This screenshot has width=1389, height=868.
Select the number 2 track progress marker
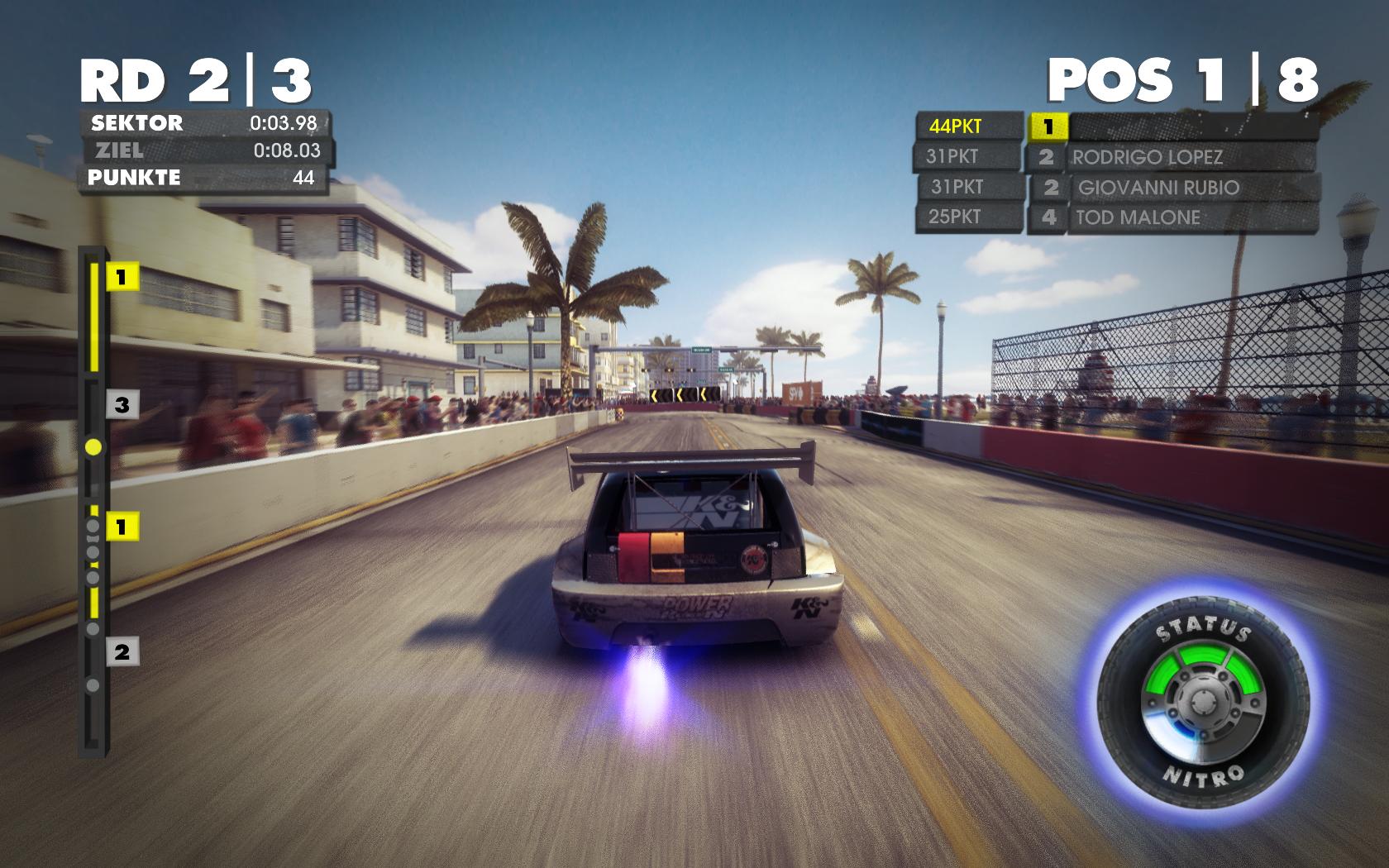pyautogui.click(x=122, y=652)
